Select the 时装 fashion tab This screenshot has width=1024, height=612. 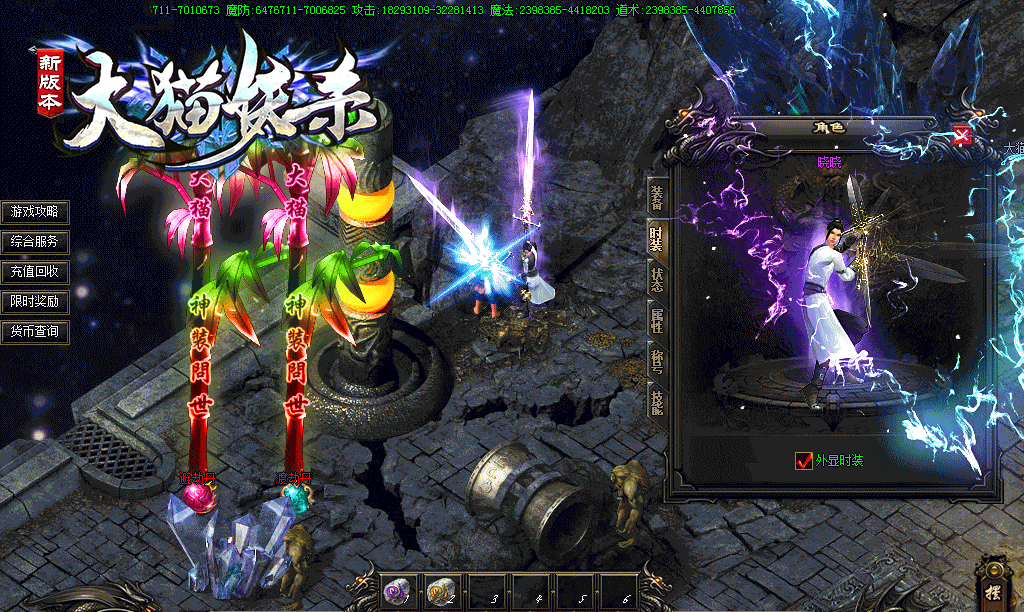point(656,238)
